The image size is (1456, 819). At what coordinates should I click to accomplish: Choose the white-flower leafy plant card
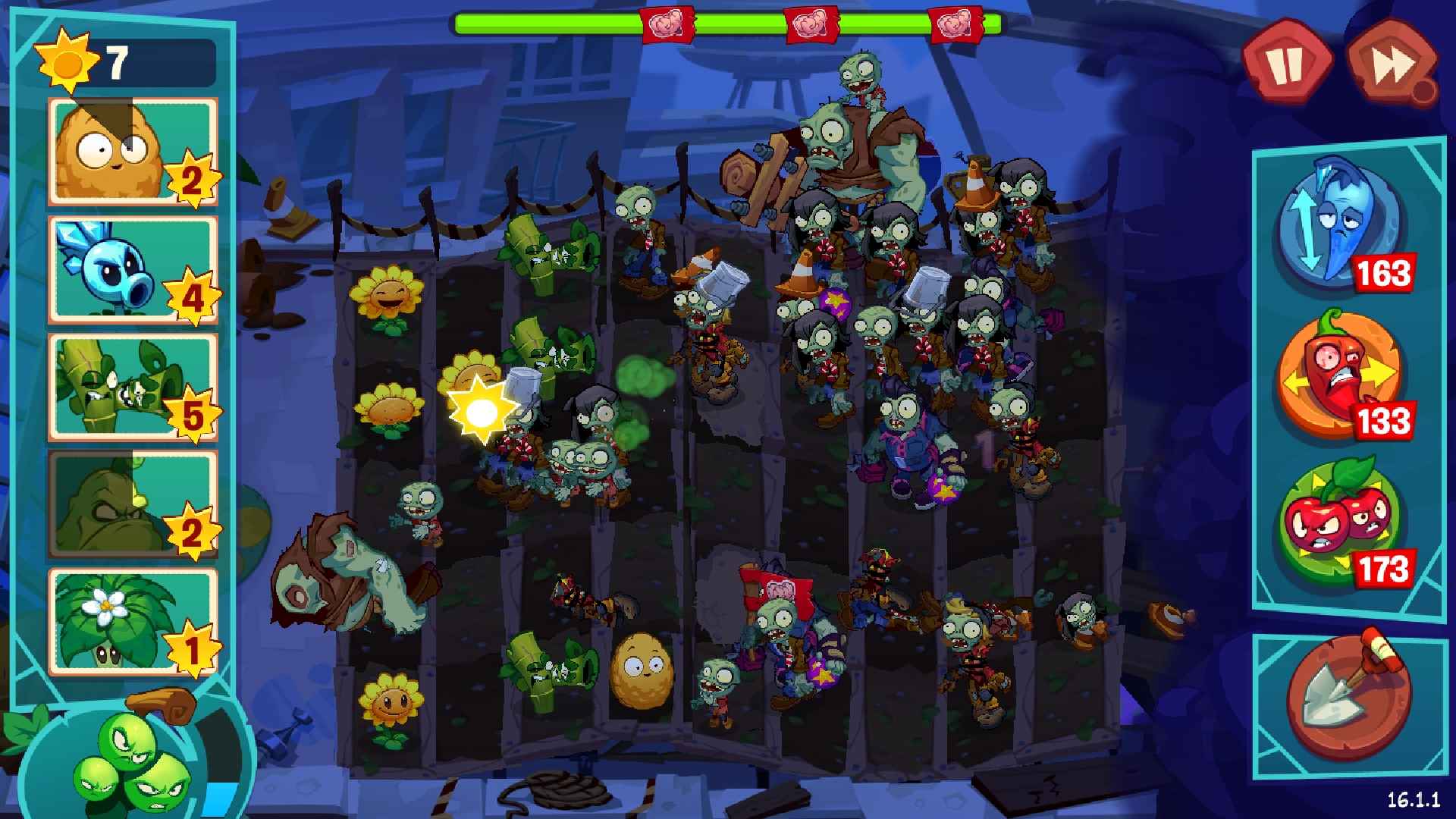(x=133, y=622)
